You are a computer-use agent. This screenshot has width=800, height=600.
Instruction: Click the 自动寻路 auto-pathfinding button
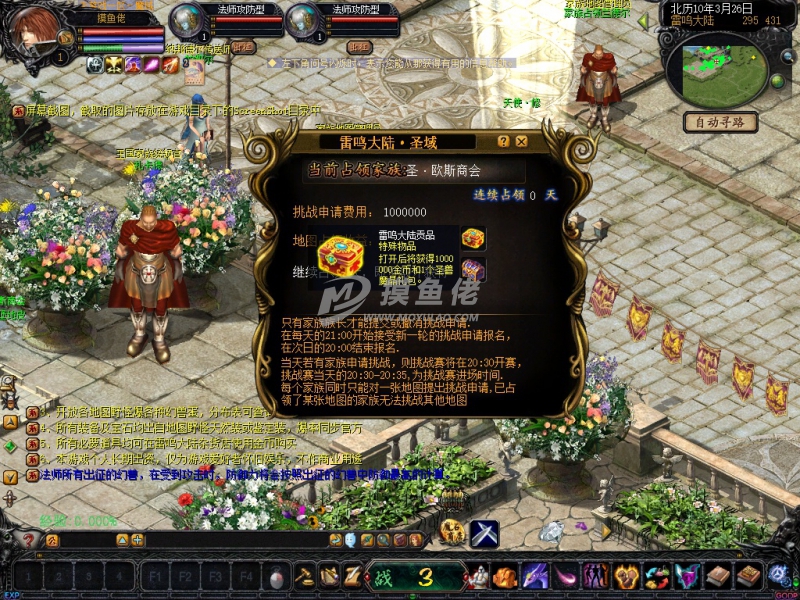[719, 122]
